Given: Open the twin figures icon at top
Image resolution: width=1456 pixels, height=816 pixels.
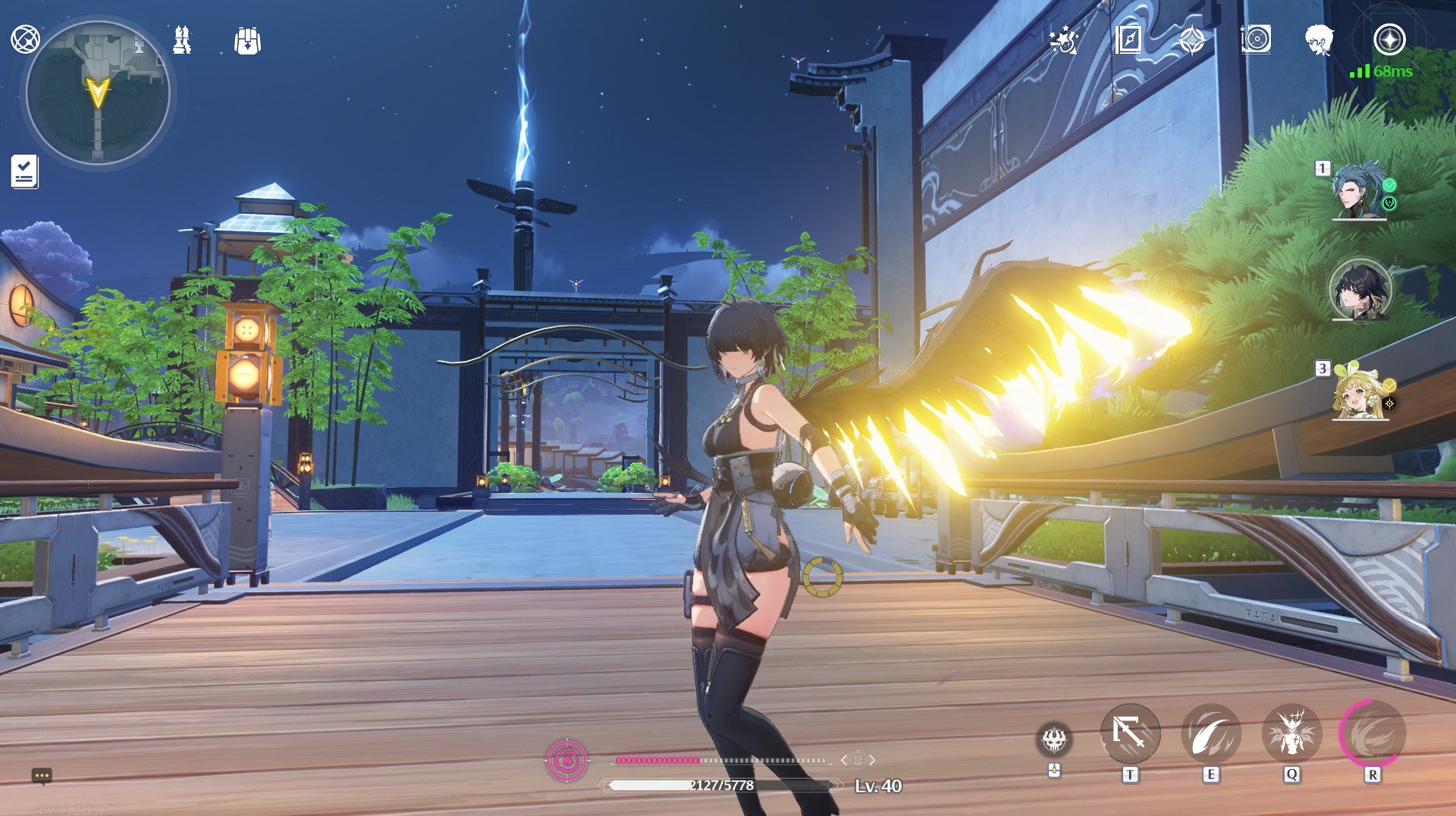Looking at the screenshot, I should [x=182, y=39].
